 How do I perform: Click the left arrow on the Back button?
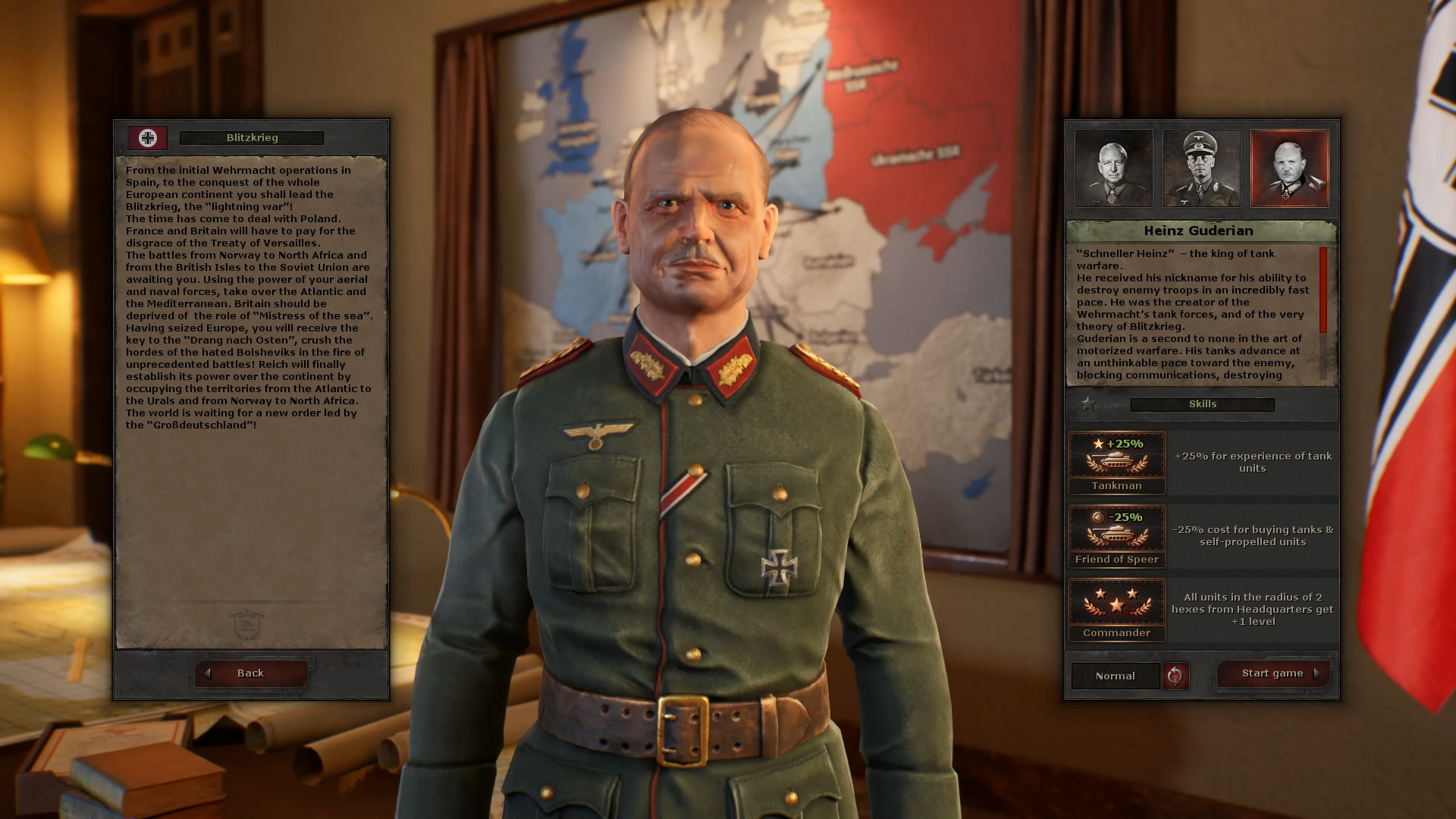tap(208, 673)
